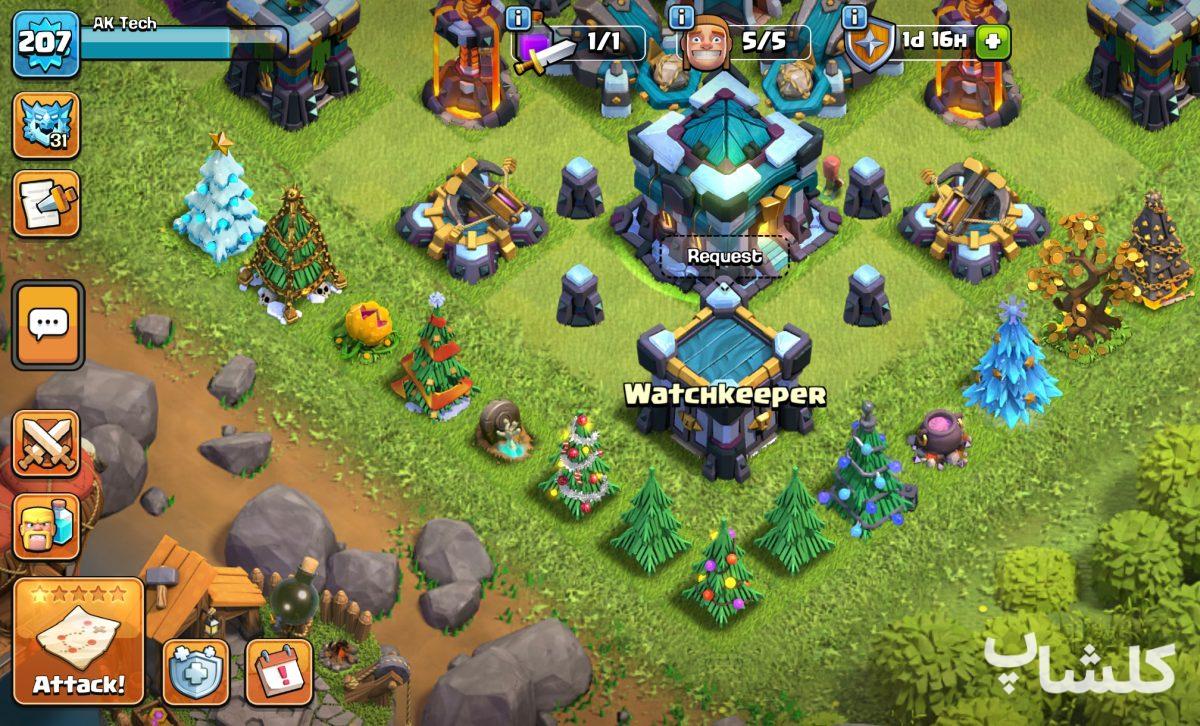Add shield time with green plus

pos(991,42)
